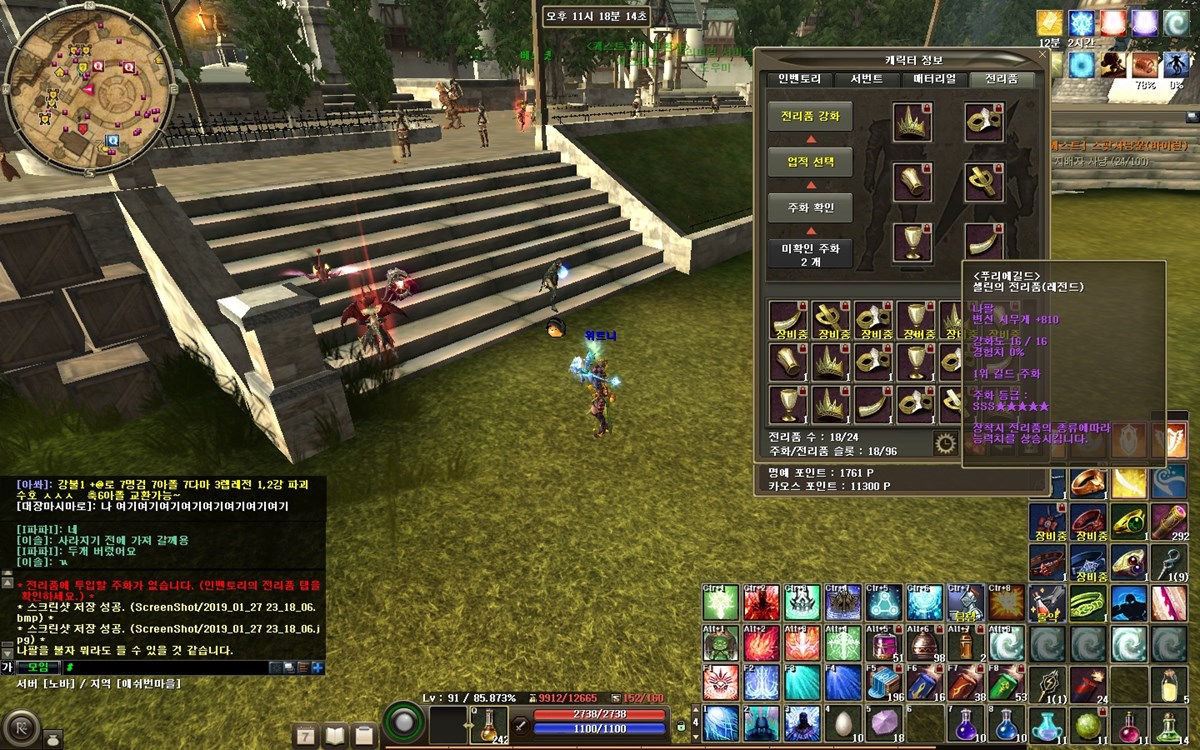Activate the Ctrl+8 explosion skill
Image resolution: width=1200 pixels, height=750 pixels.
click(x=1005, y=602)
